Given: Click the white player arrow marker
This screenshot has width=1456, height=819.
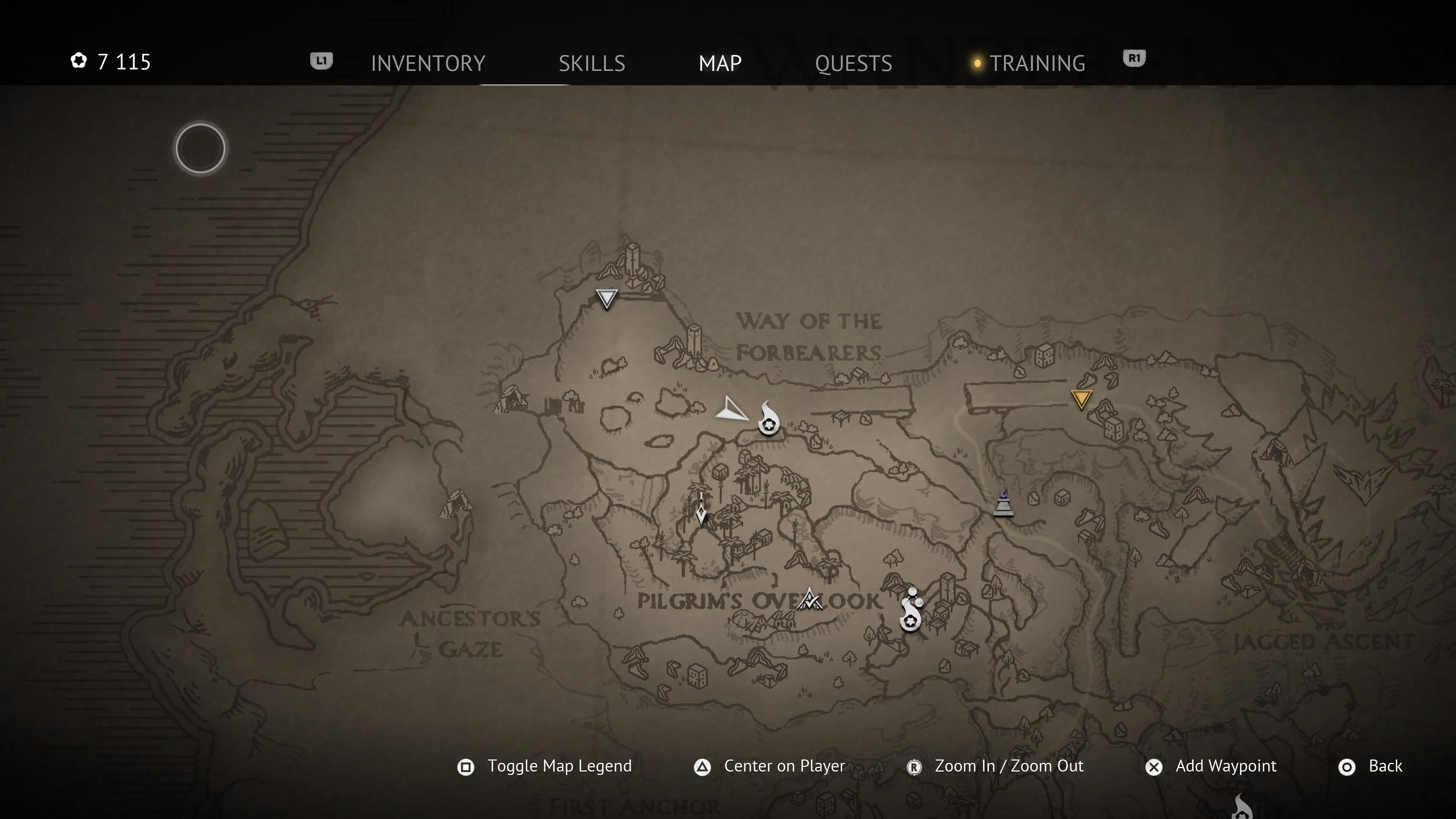Looking at the screenshot, I should coord(732,410).
